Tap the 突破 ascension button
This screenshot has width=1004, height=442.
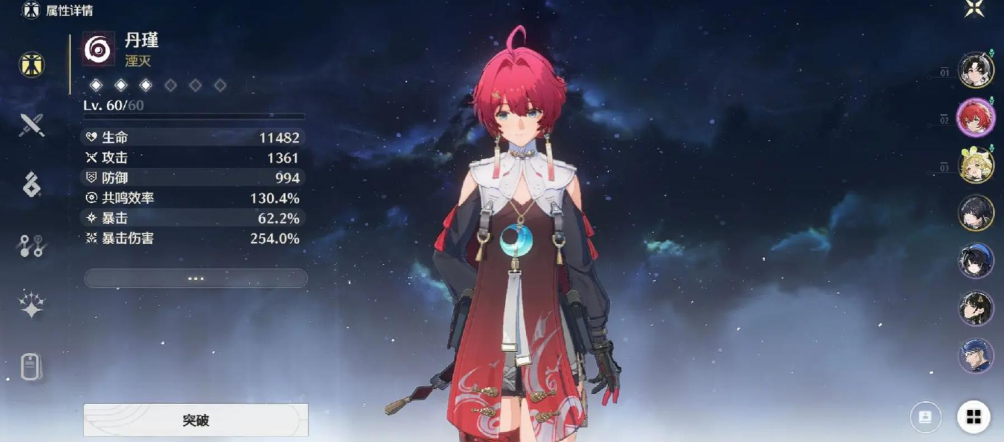click(196, 420)
